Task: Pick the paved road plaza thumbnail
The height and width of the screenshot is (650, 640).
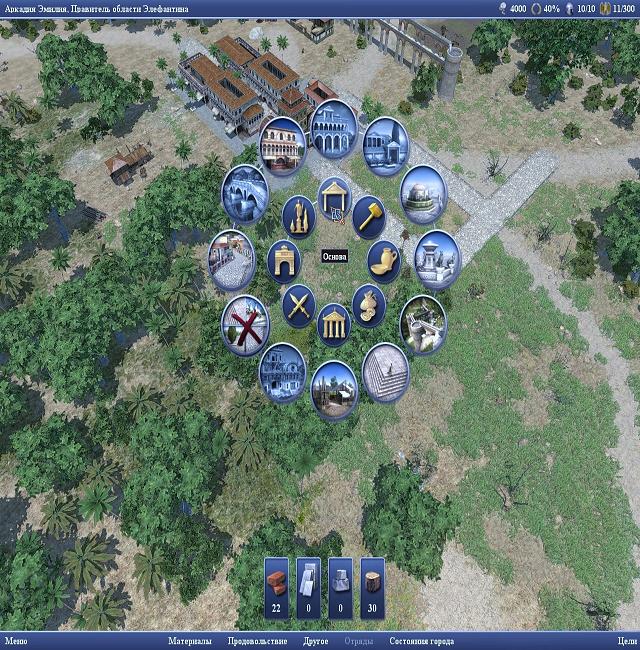Action: pos(232,256)
